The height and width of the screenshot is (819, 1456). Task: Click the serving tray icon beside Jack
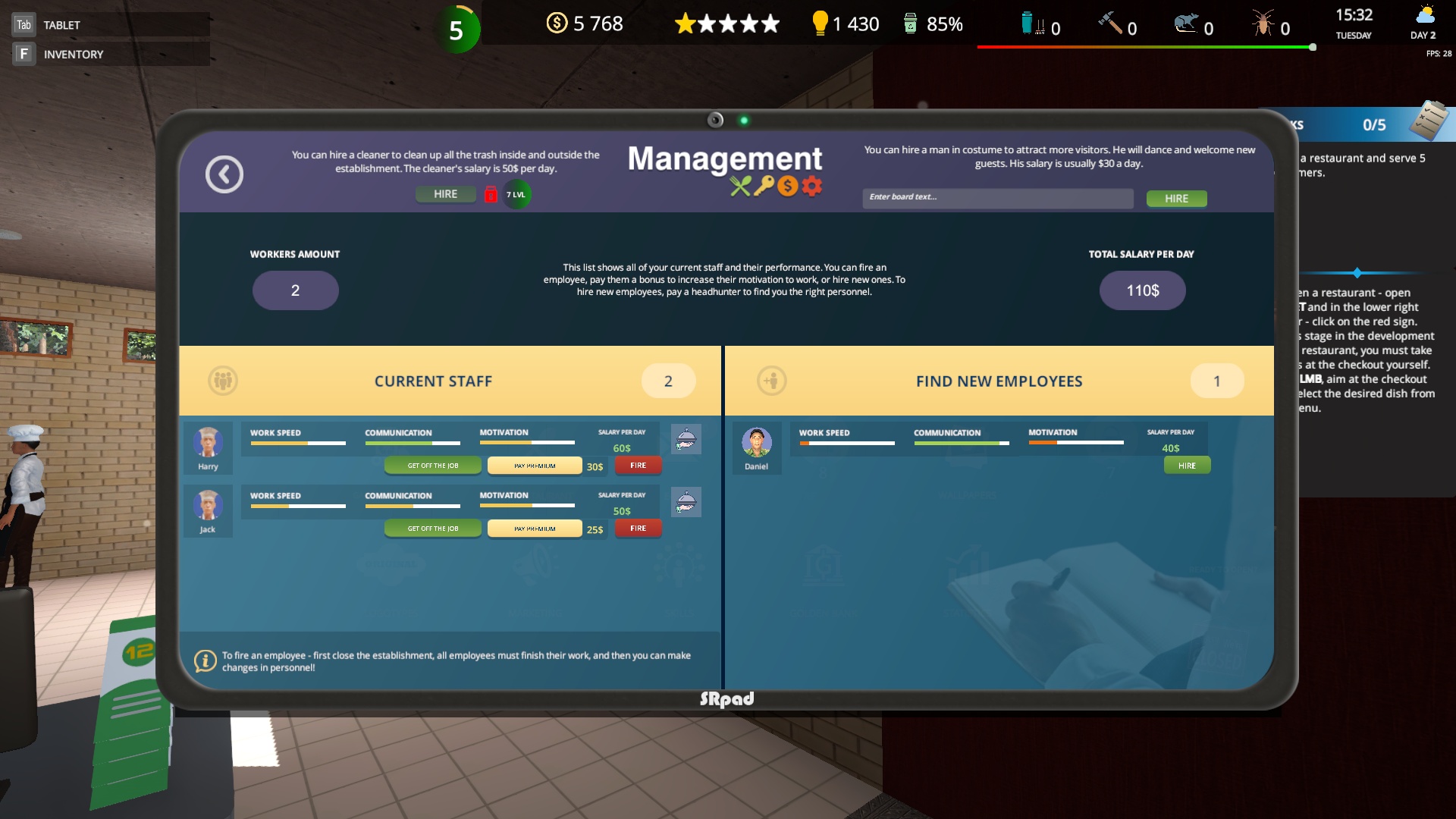[686, 501]
